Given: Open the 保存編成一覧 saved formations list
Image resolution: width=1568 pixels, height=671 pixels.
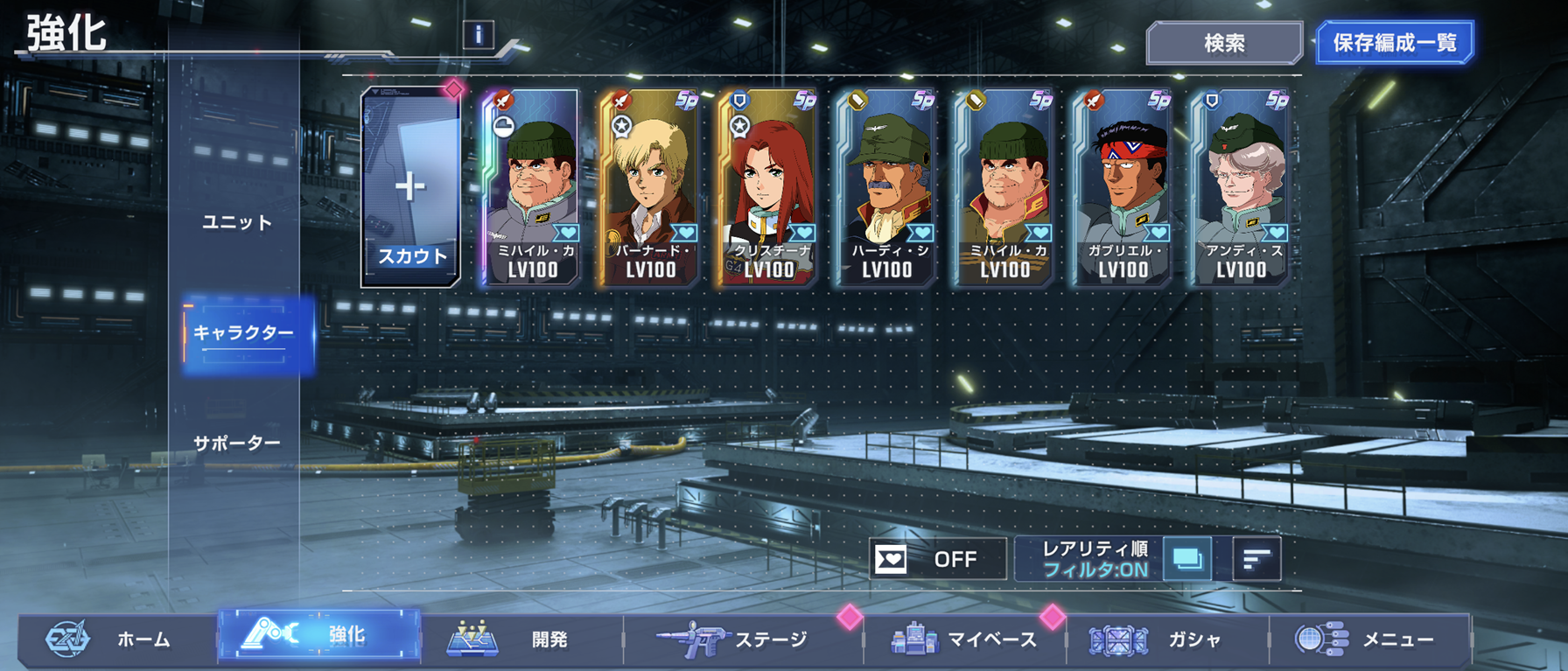Looking at the screenshot, I should pos(1394,43).
